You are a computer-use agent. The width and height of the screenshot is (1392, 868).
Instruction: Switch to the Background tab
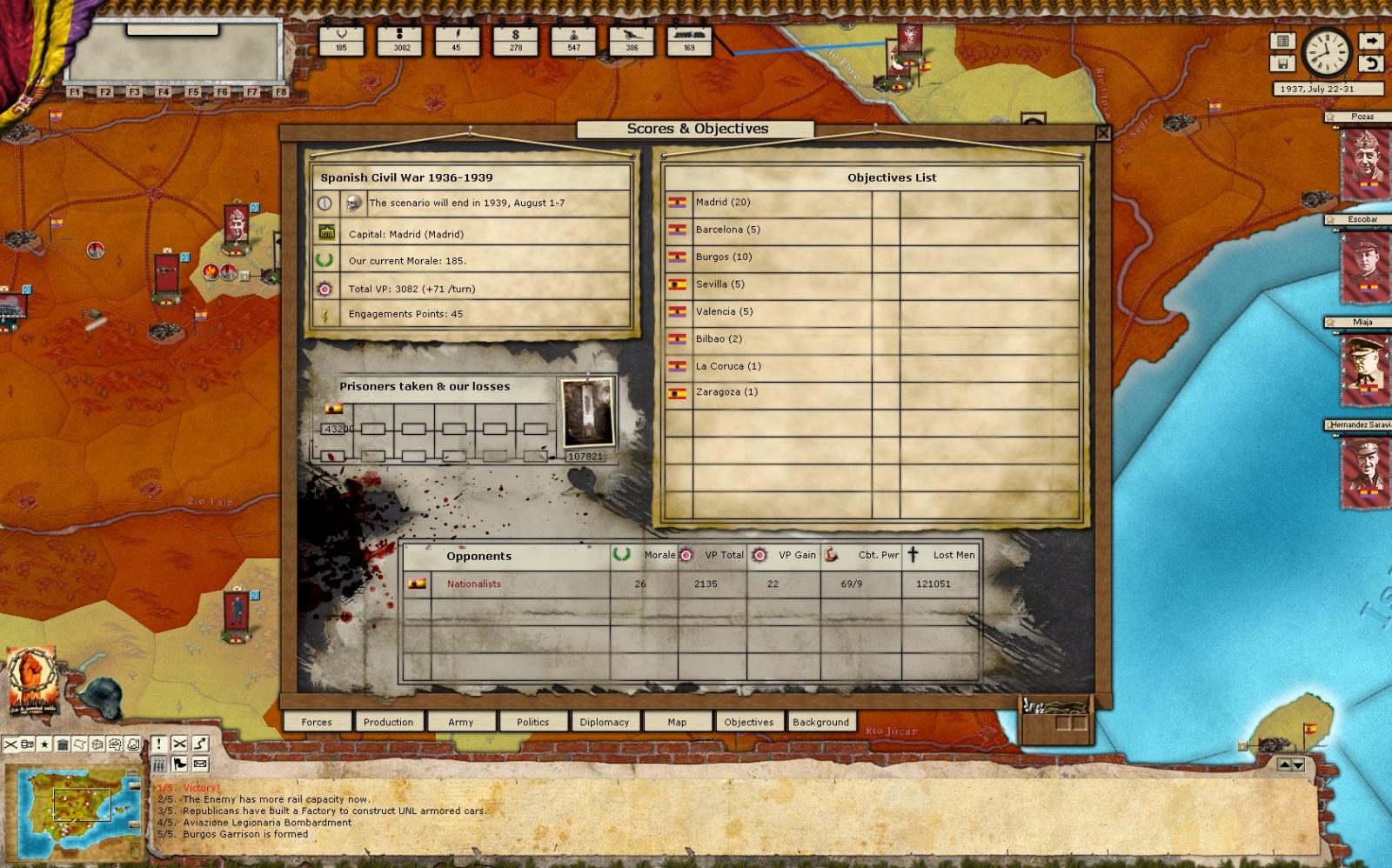tap(820, 722)
